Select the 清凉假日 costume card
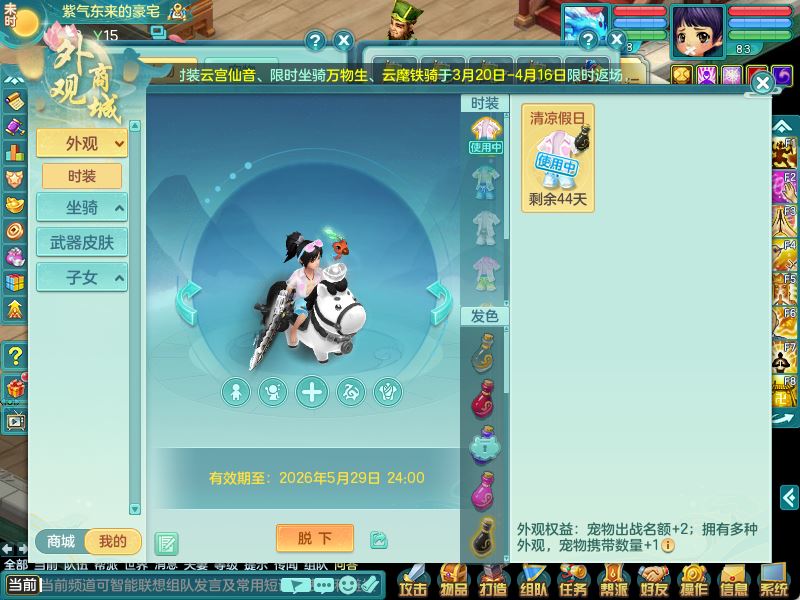This screenshot has height=600, width=800. click(558, 157)
